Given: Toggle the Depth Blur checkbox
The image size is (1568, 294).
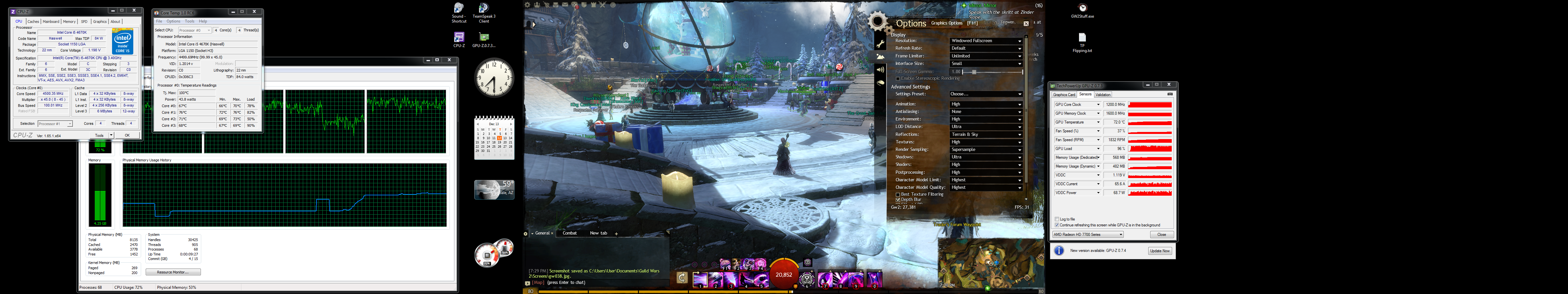Looking at the screenshot, I should click(898, 200).
